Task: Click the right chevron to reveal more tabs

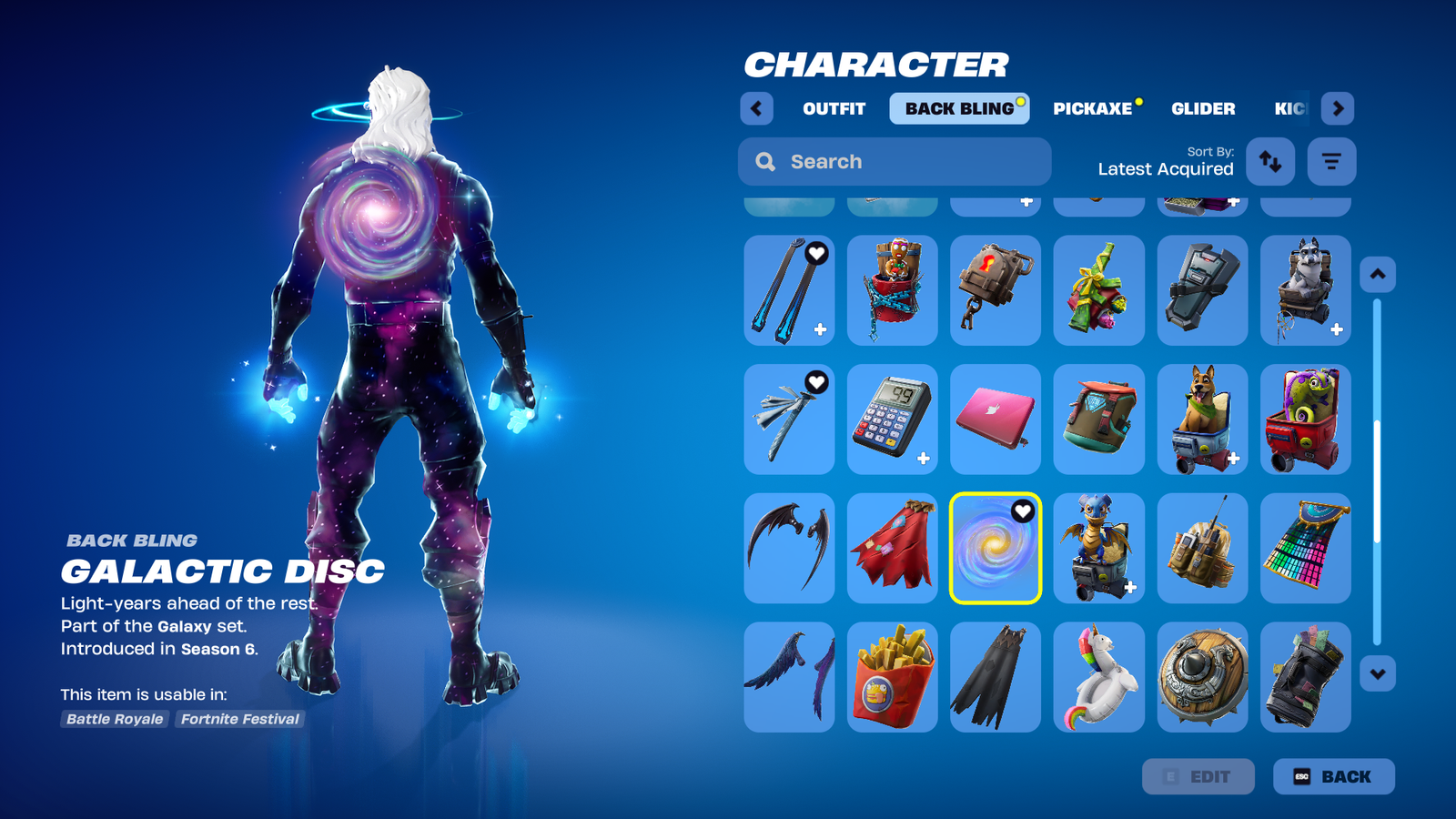Action: [1338, 108]
